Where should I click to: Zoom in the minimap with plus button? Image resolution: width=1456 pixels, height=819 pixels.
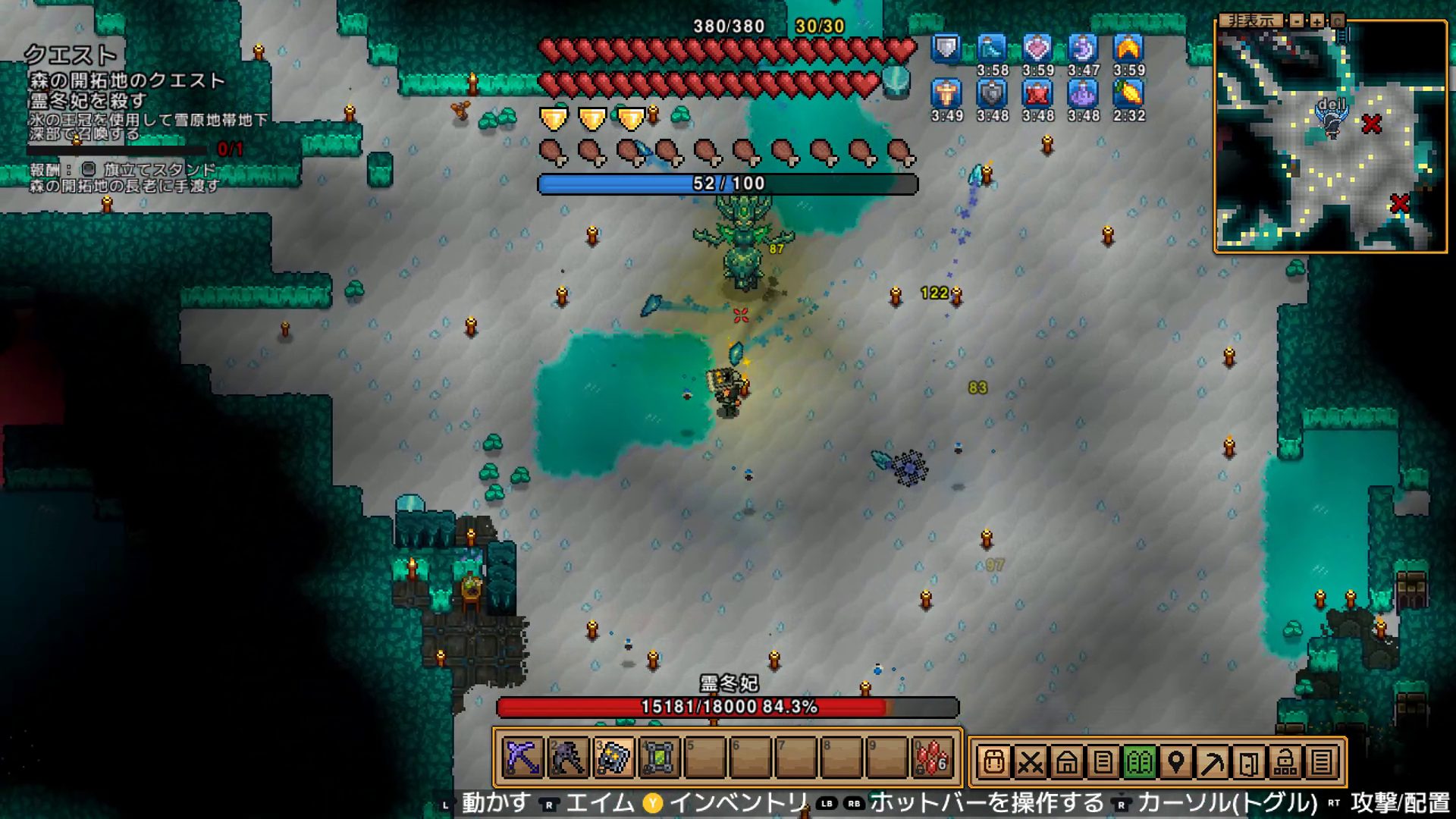(x=1317, y=20)
